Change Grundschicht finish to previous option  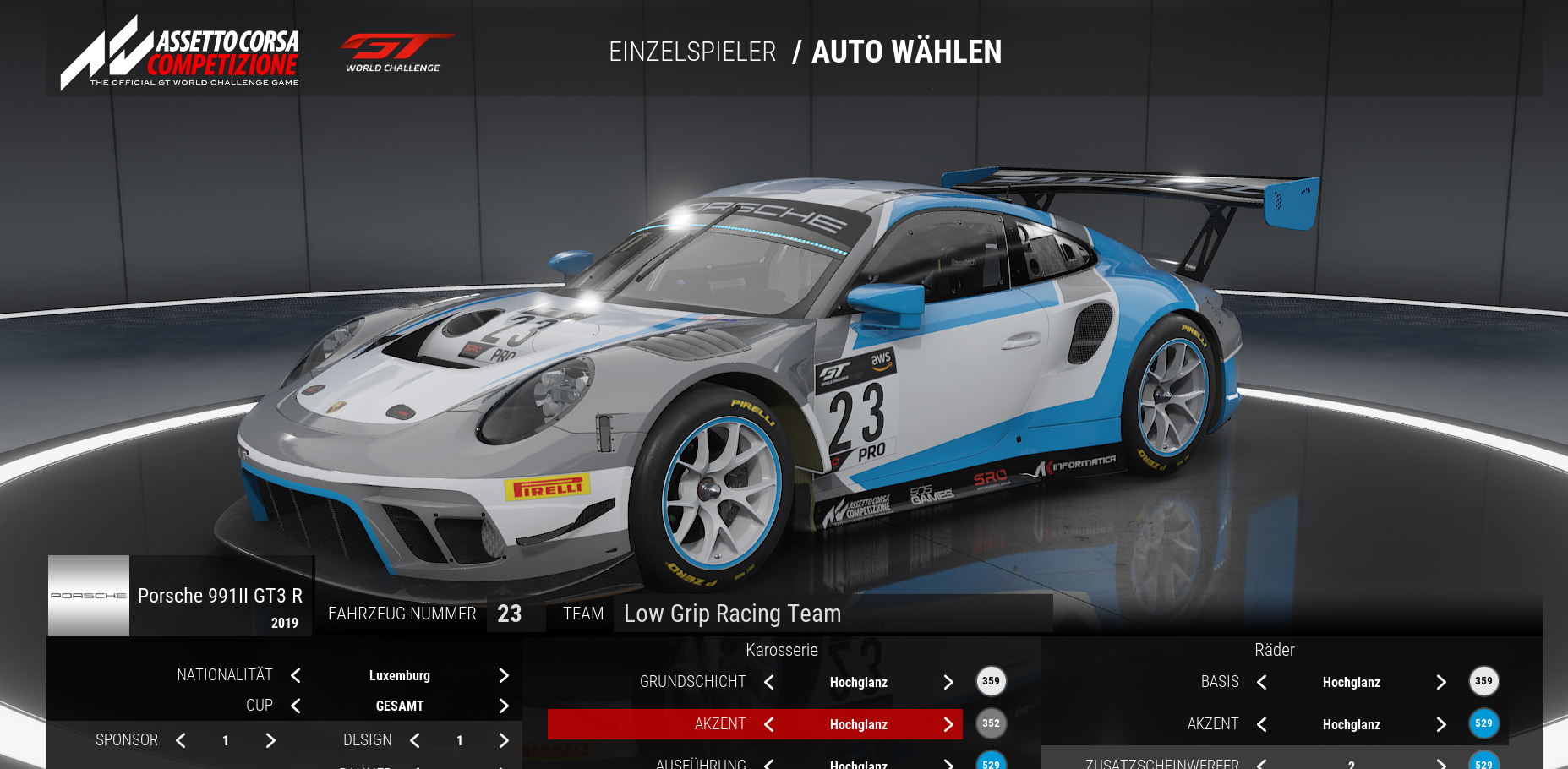tap(769, 682)
